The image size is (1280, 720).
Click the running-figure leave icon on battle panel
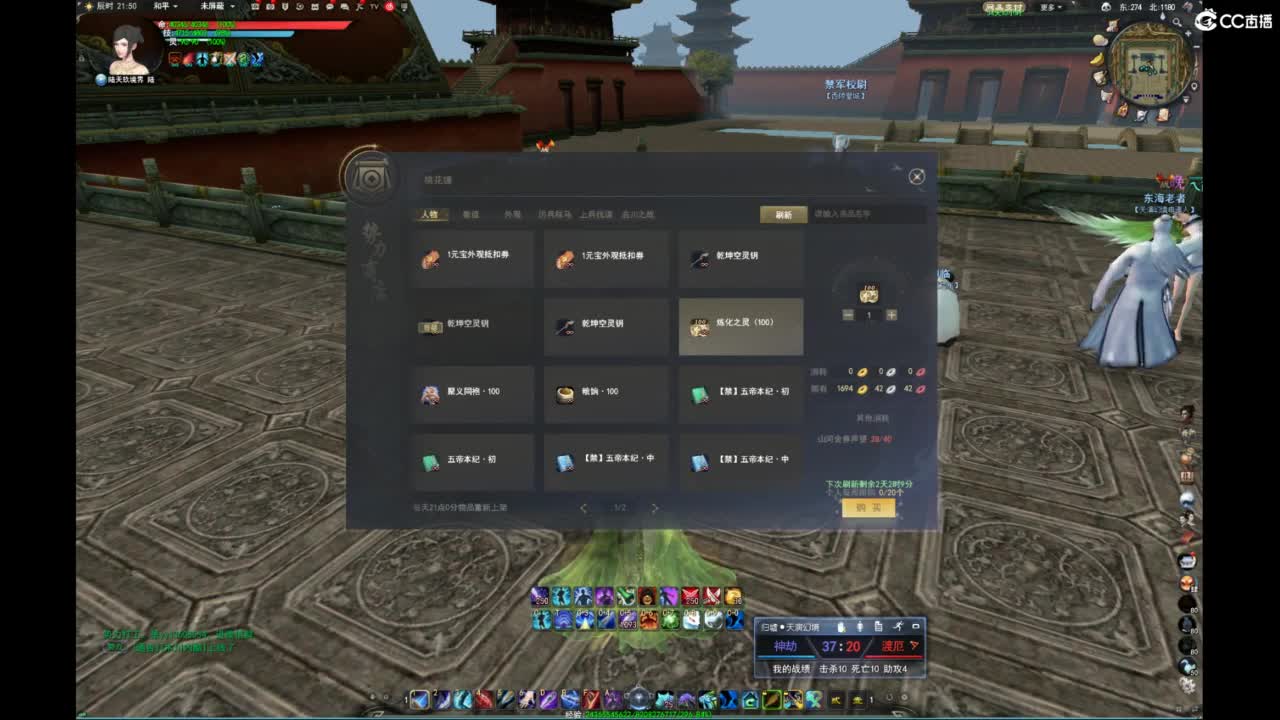pos(899,627)
